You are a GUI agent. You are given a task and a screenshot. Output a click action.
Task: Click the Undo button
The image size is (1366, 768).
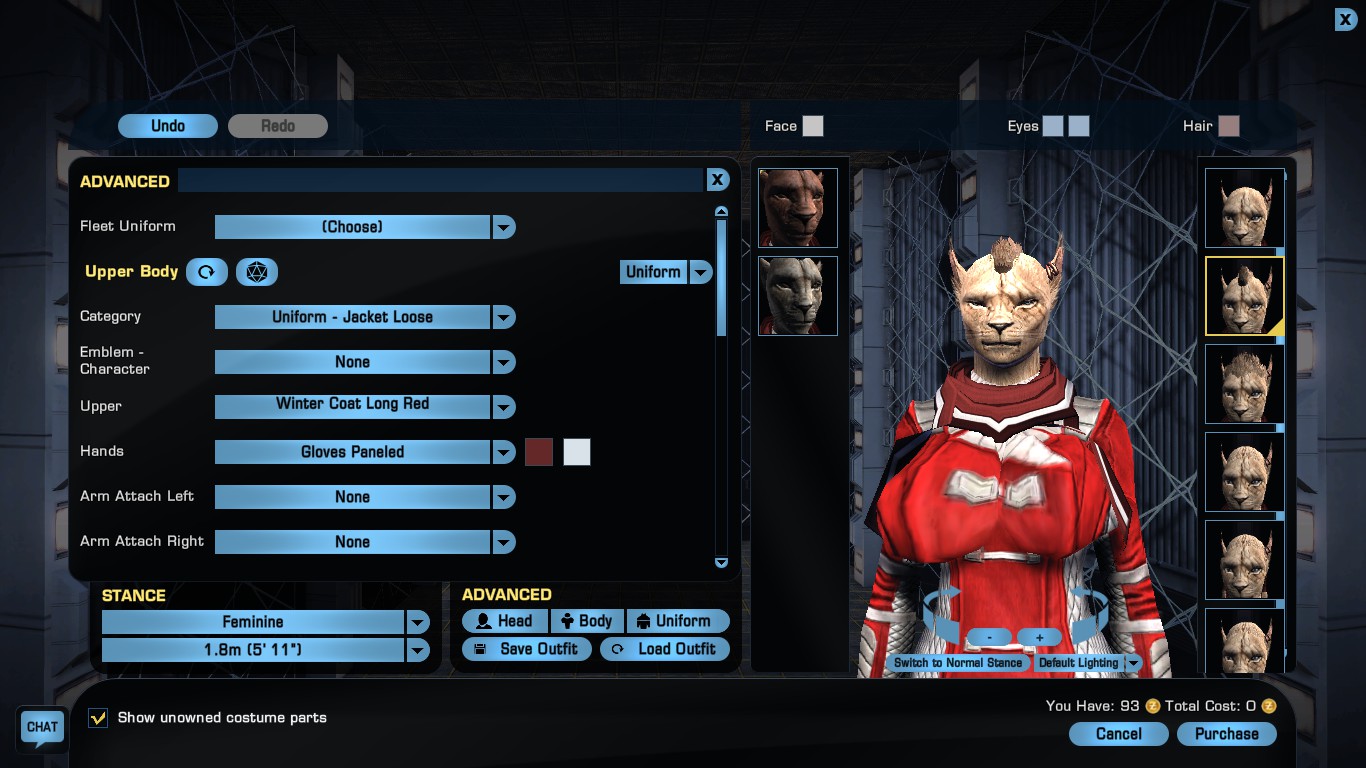(168, 126)
